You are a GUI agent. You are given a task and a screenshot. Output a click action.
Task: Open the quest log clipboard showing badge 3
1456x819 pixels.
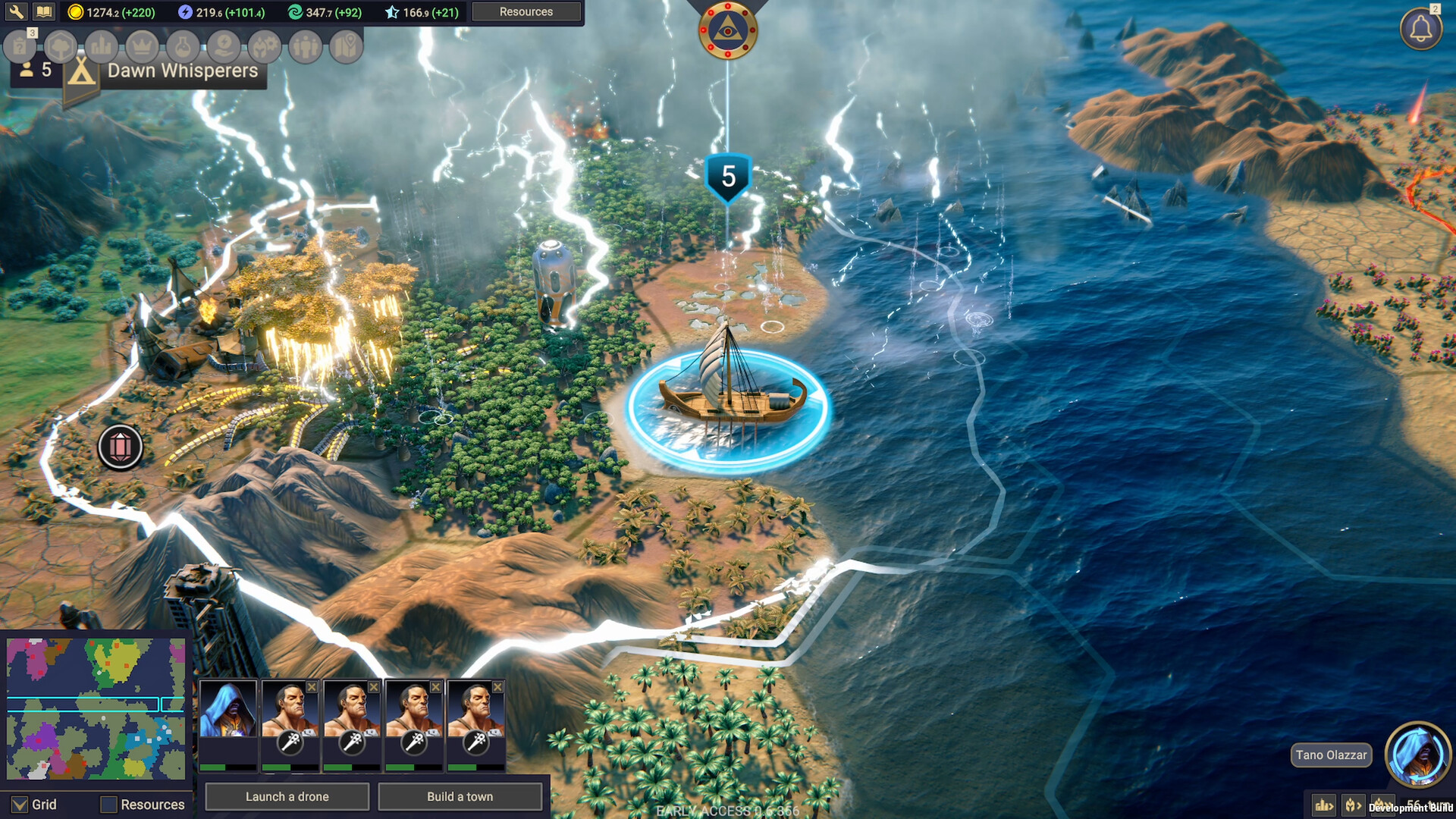coord(19,47)
